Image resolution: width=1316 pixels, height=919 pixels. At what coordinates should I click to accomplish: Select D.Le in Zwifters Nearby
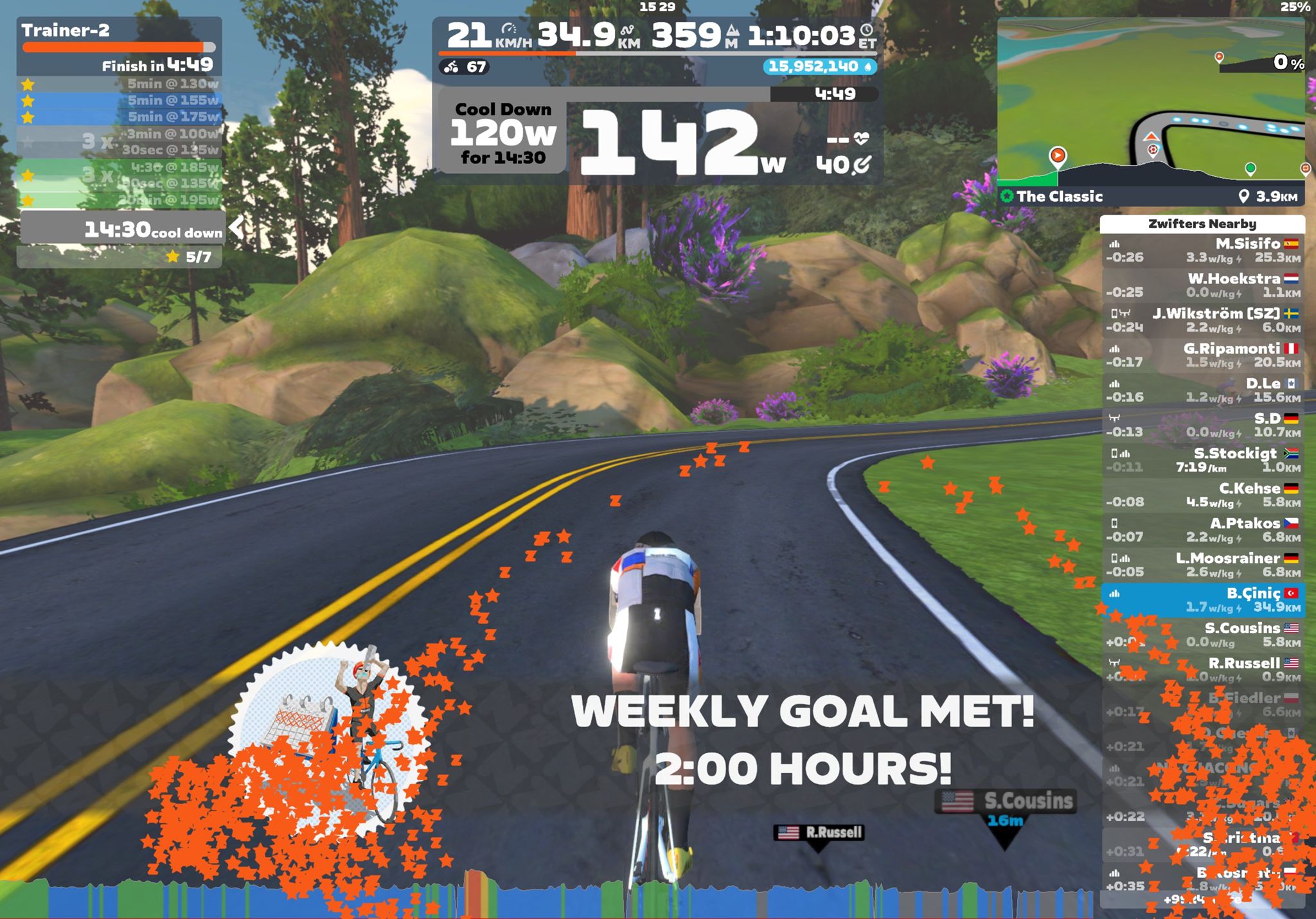(x=1203, y=390)
